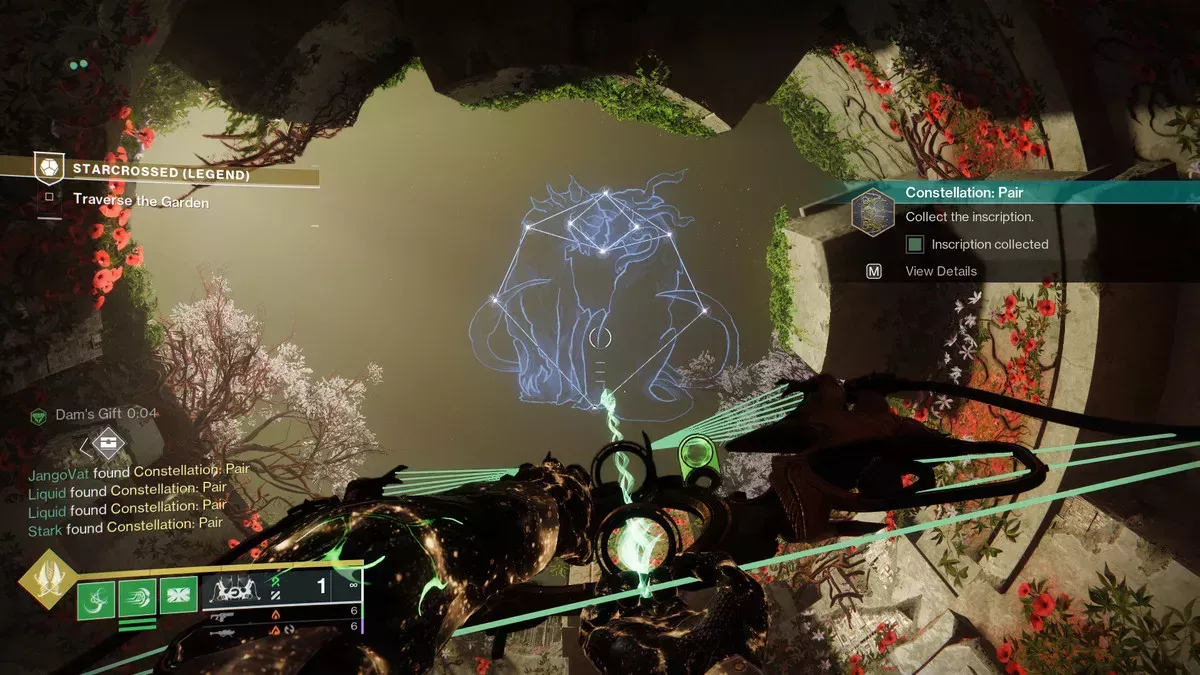Click the Constellation: Pair hexagon triumph icon

871,210
